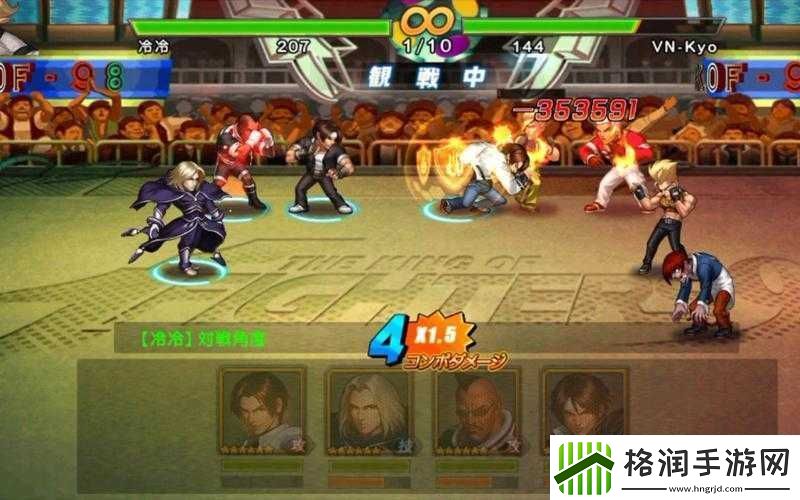Choose the long white-haired fighter portrait
800x500 pixels.
pyautogui.click(x=369, y=409)
